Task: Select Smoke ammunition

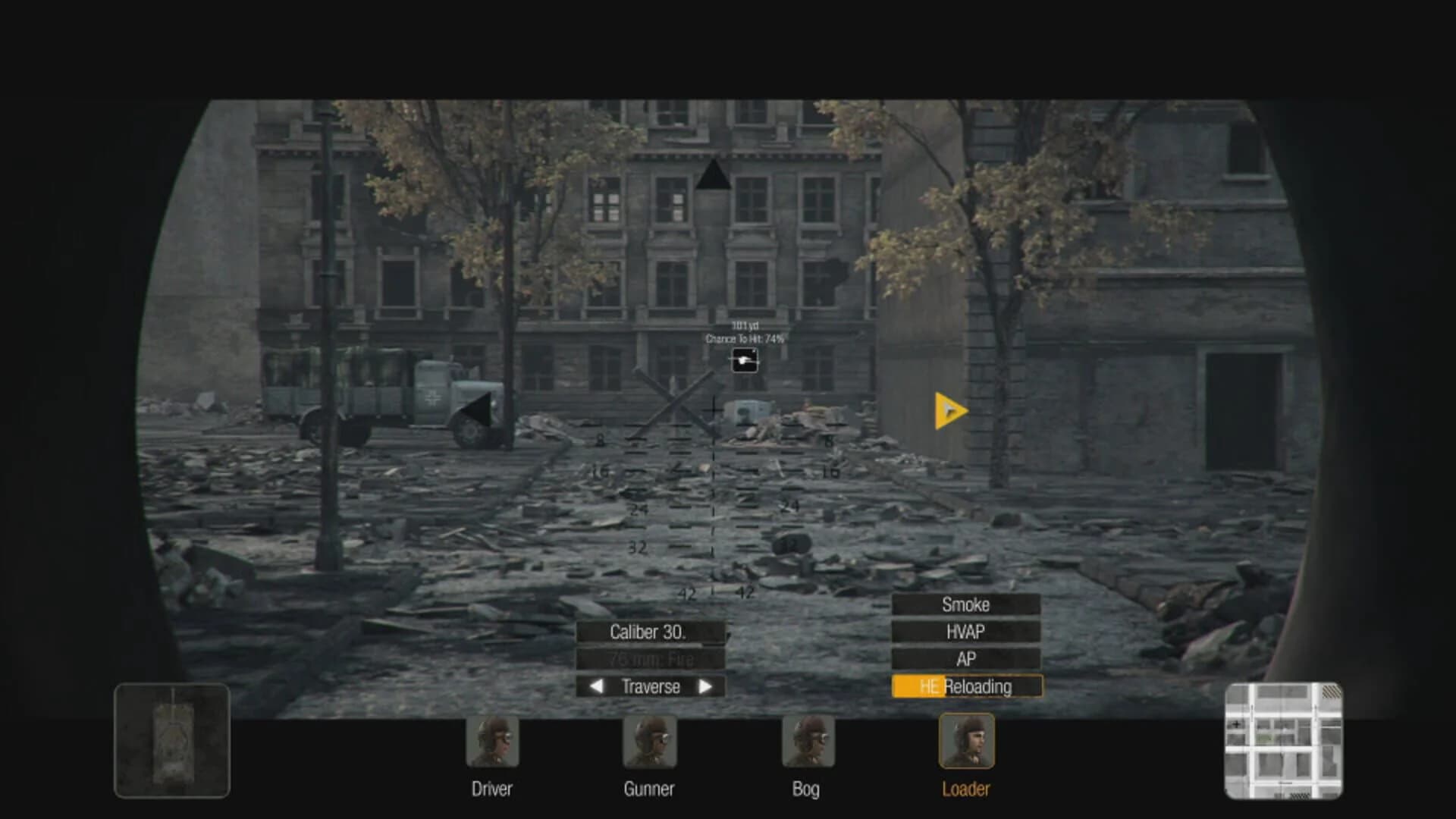Action: pos(966,604)
